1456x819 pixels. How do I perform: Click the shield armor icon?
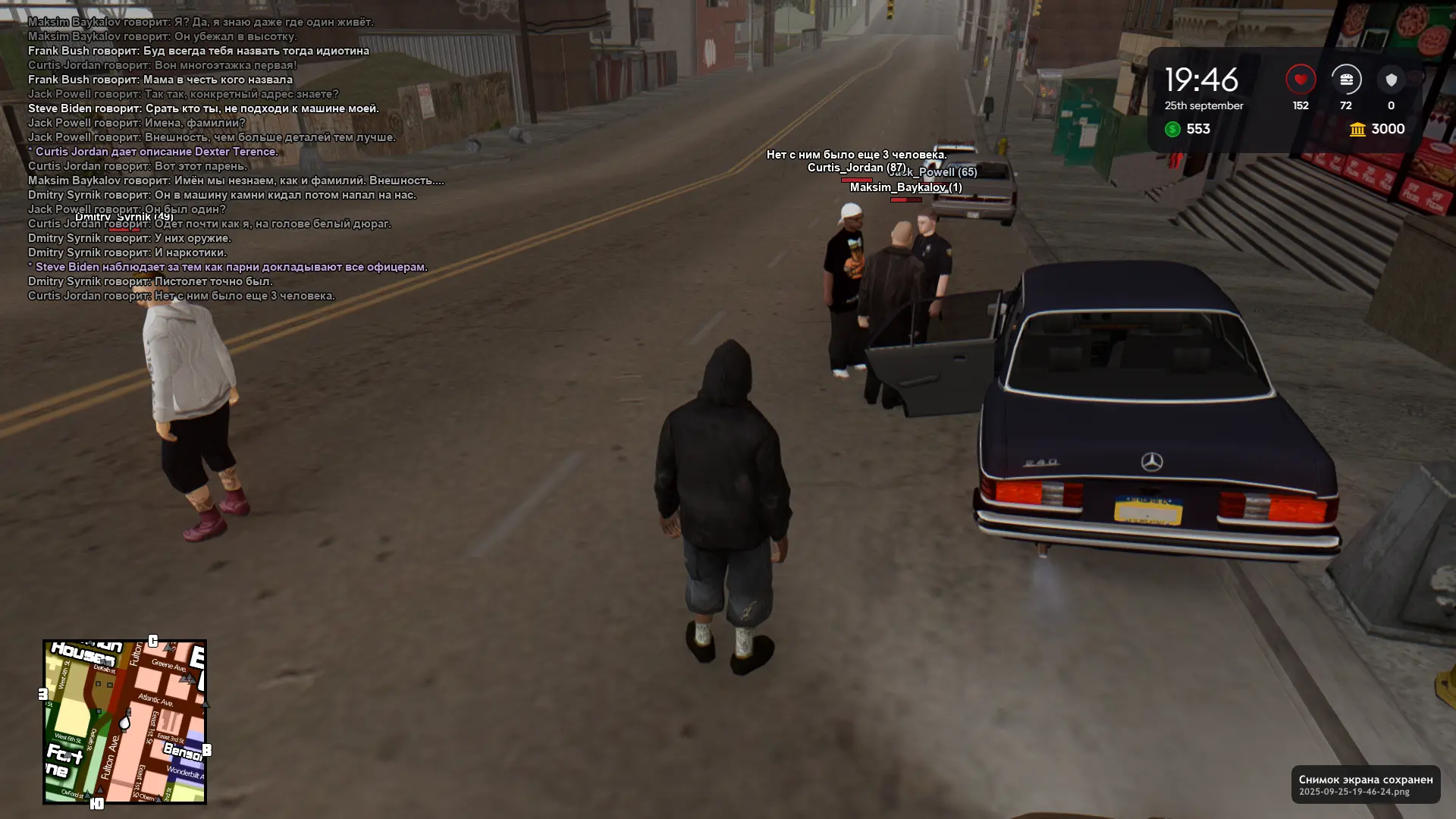click(x=1391, y=80)
